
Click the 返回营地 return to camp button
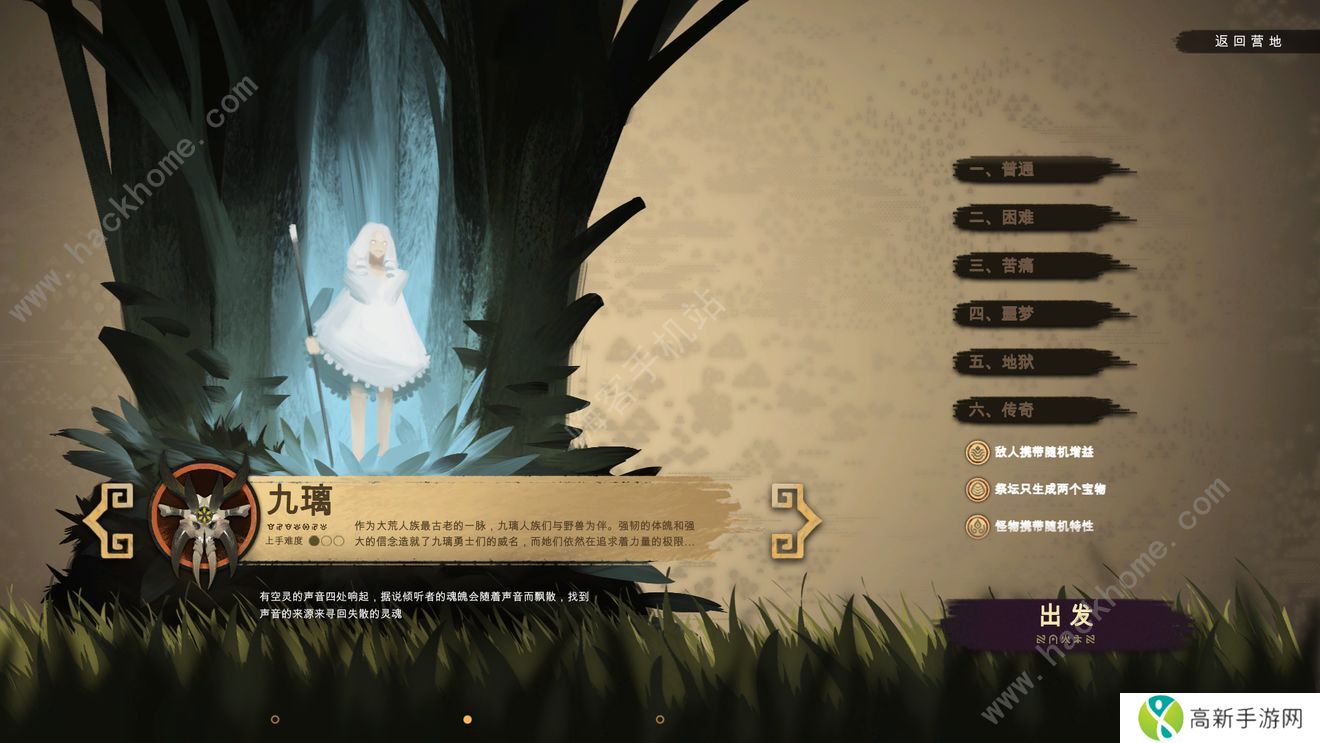[1247, 42]
